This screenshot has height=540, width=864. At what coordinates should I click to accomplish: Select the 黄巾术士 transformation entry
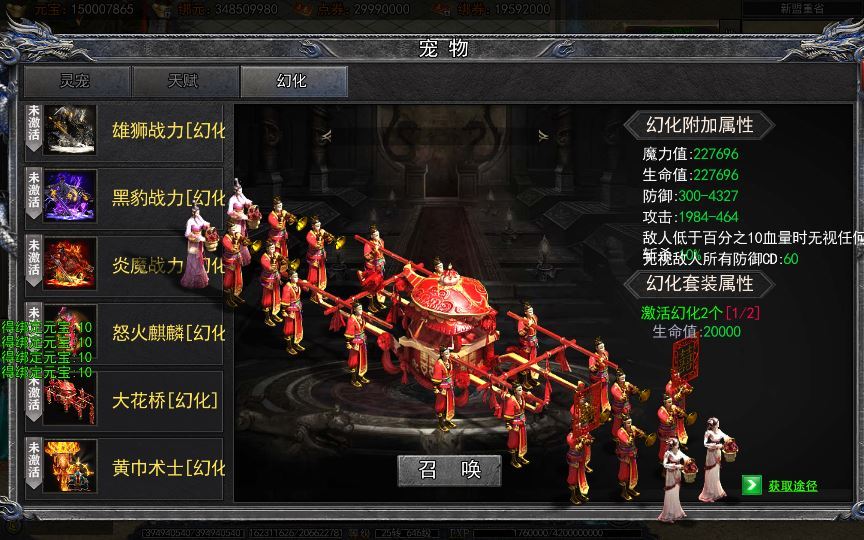pyautogui.click(x=130, y=466)
